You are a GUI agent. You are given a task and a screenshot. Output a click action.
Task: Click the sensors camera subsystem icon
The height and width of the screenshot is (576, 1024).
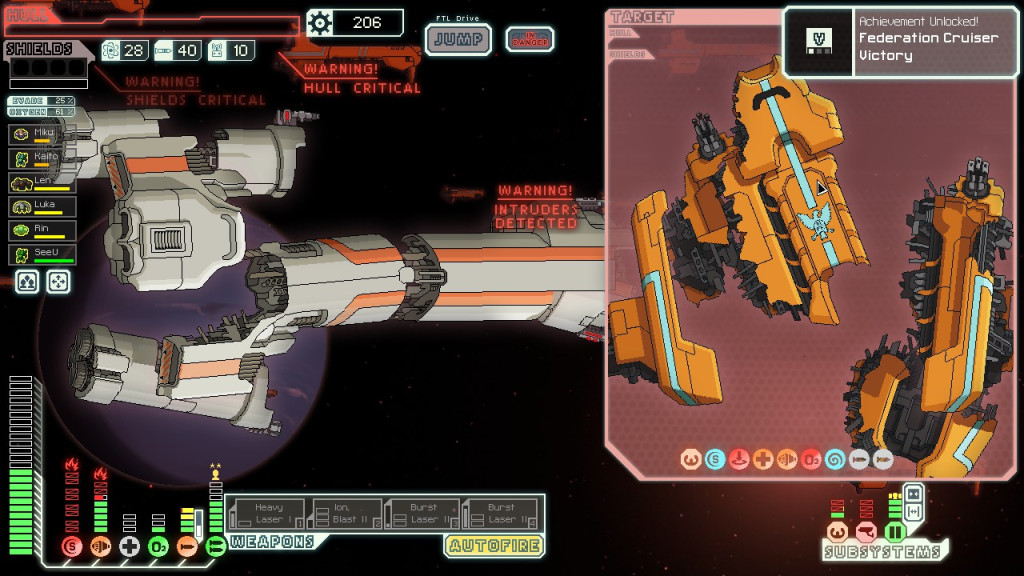click(x=866, y=531)
